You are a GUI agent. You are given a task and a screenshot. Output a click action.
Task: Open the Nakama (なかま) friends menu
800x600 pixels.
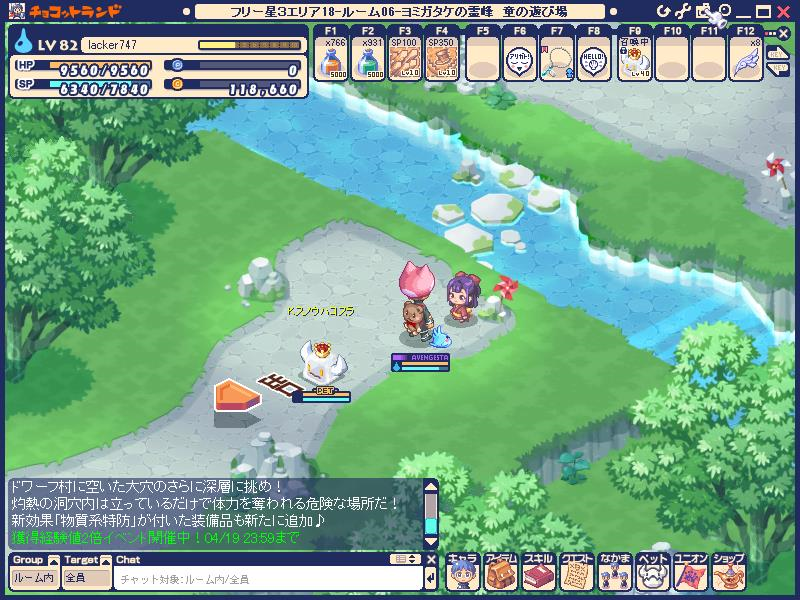(615, 575)
